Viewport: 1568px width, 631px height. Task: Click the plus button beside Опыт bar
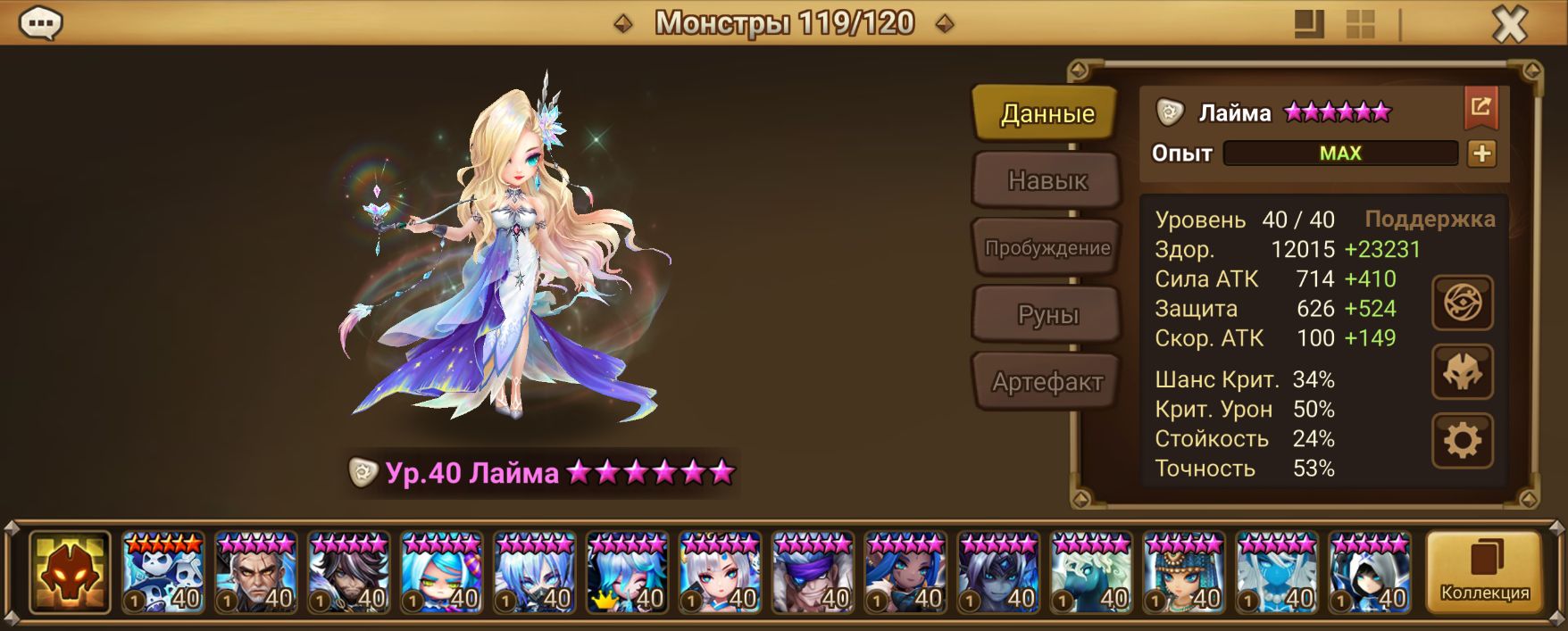[1481, 154]
